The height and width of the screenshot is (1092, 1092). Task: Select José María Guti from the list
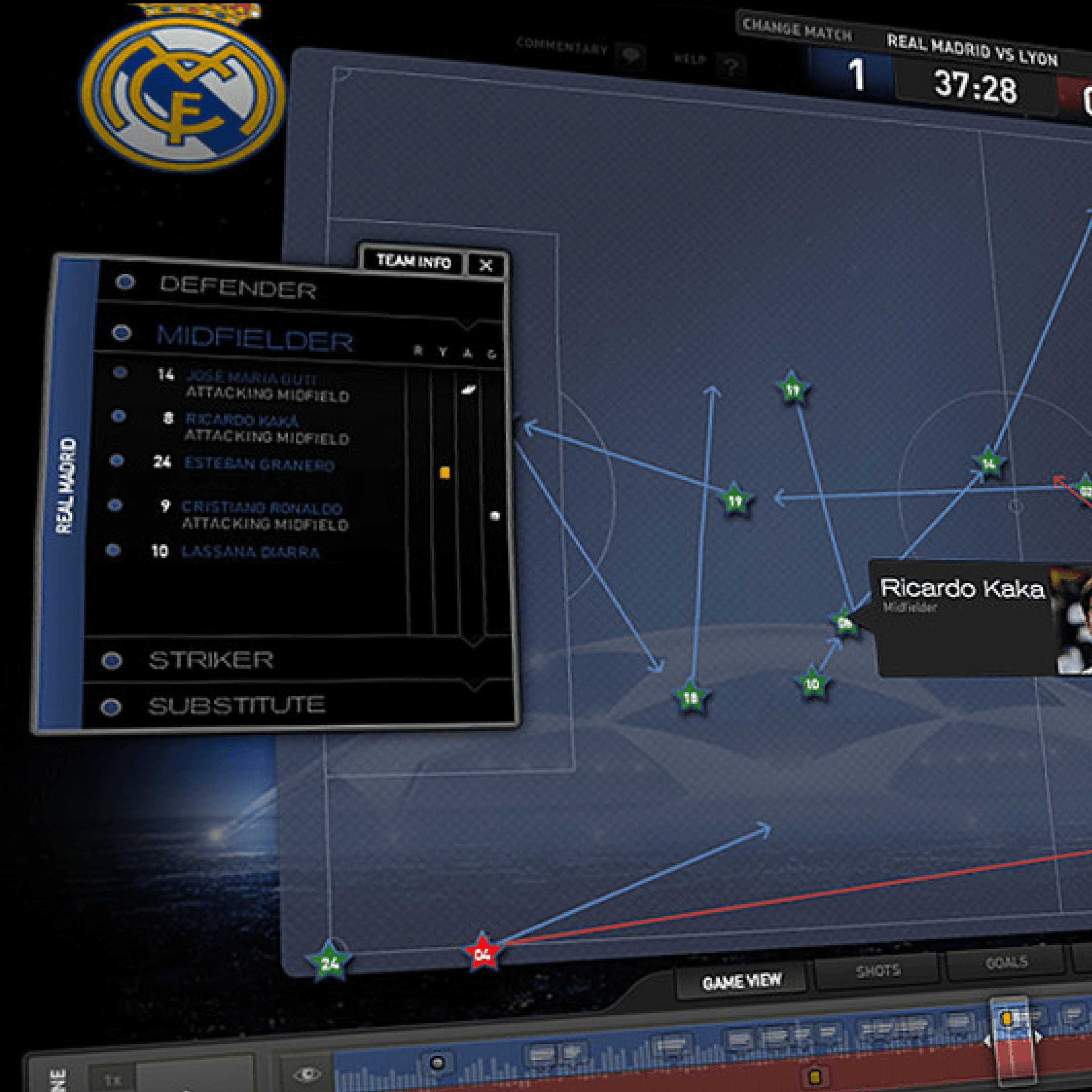[251, 378]
